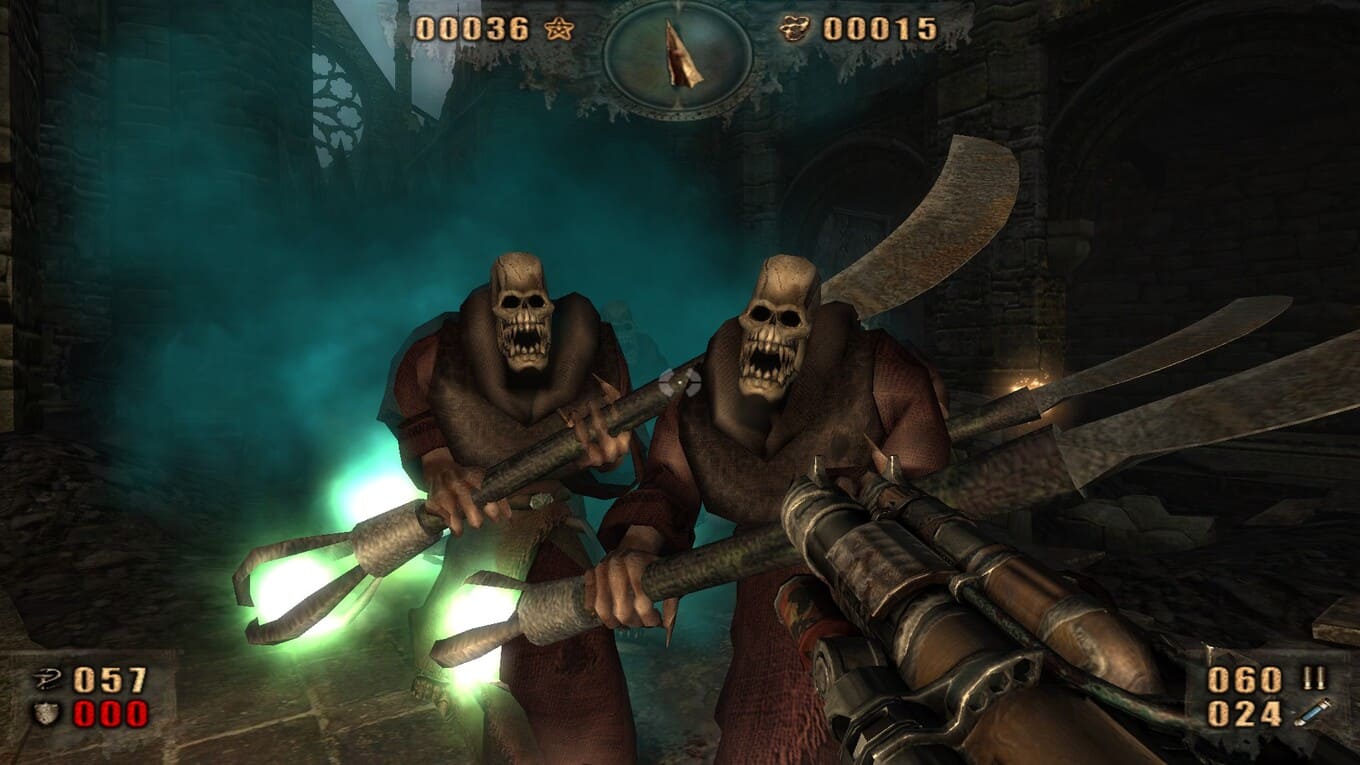Select the health icon next to 057
The image size is (1360, 765).
45,680
